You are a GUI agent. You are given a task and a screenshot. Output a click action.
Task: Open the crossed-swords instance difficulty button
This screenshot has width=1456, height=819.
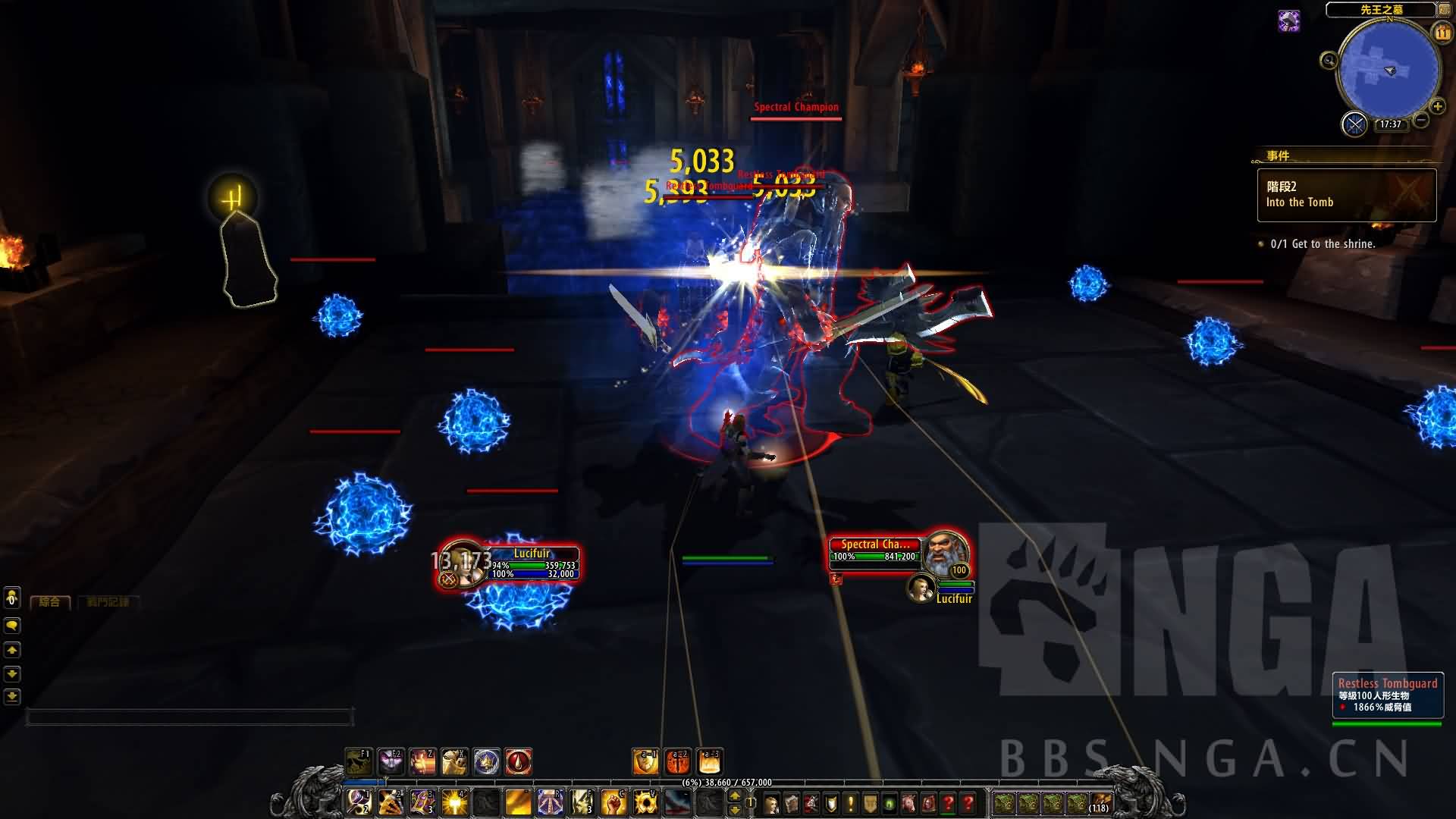point(1354,124)
